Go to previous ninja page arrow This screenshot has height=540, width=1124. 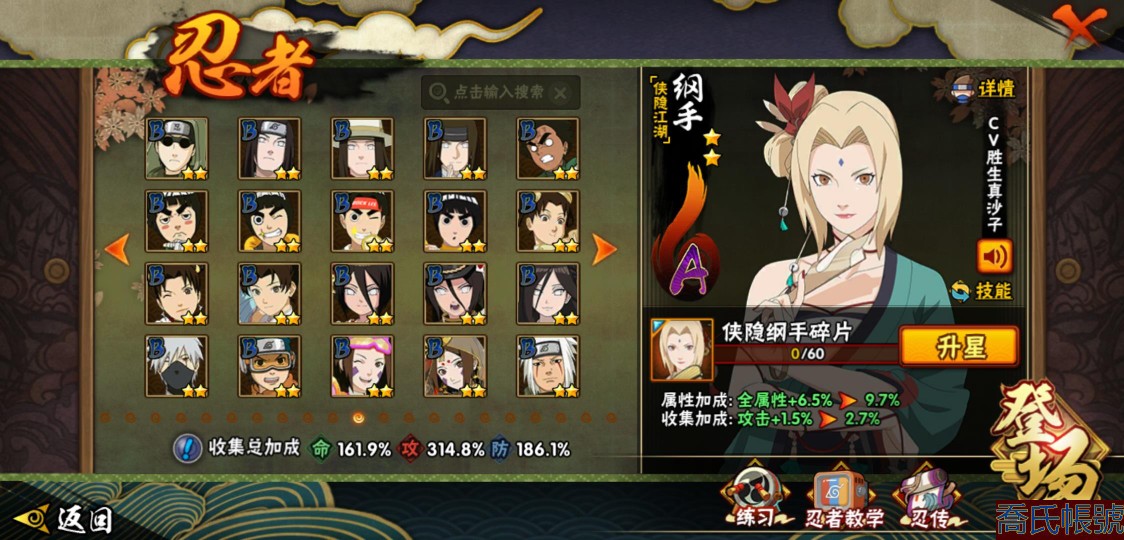117,249
